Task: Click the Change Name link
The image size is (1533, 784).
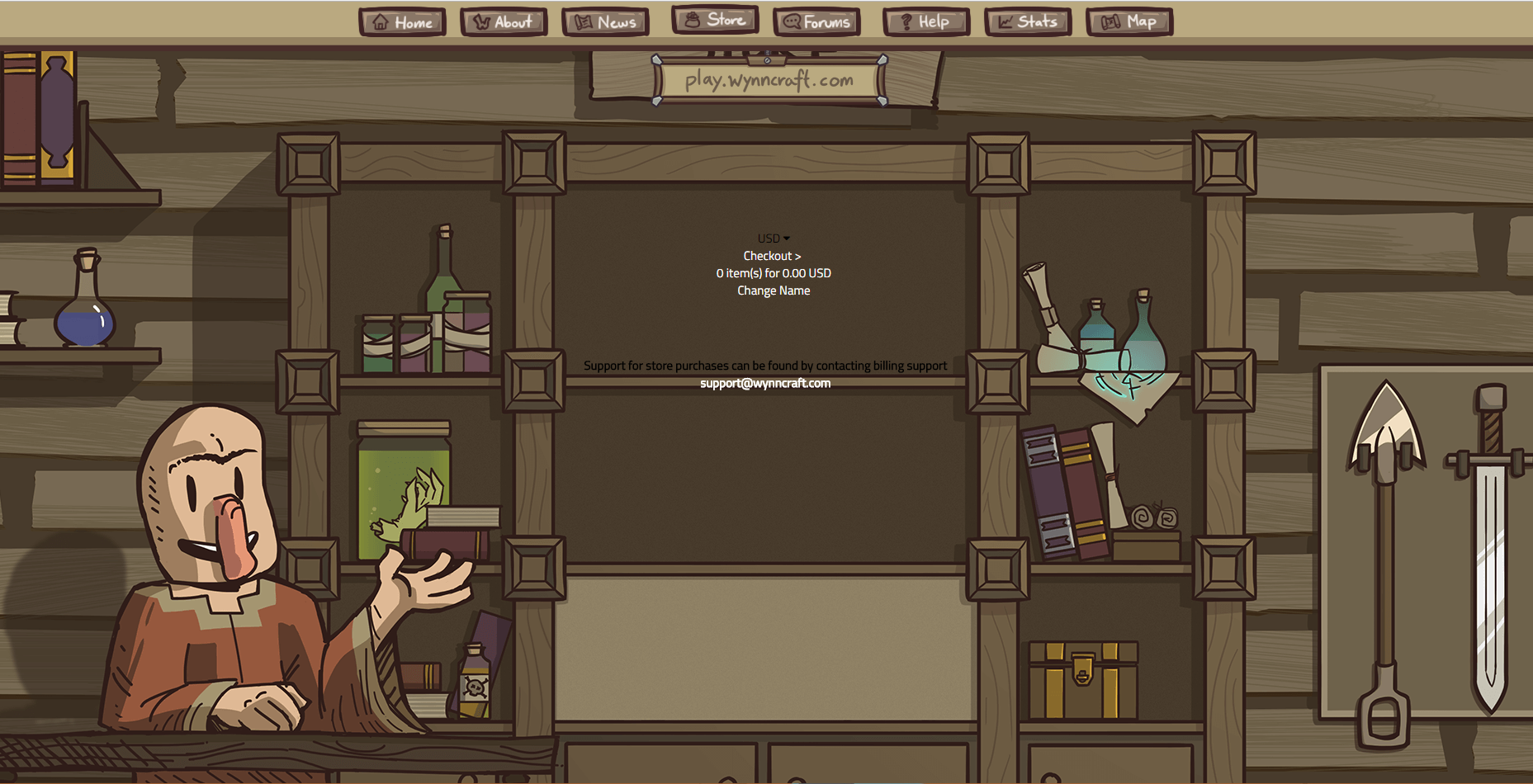Action: [774, 290]
